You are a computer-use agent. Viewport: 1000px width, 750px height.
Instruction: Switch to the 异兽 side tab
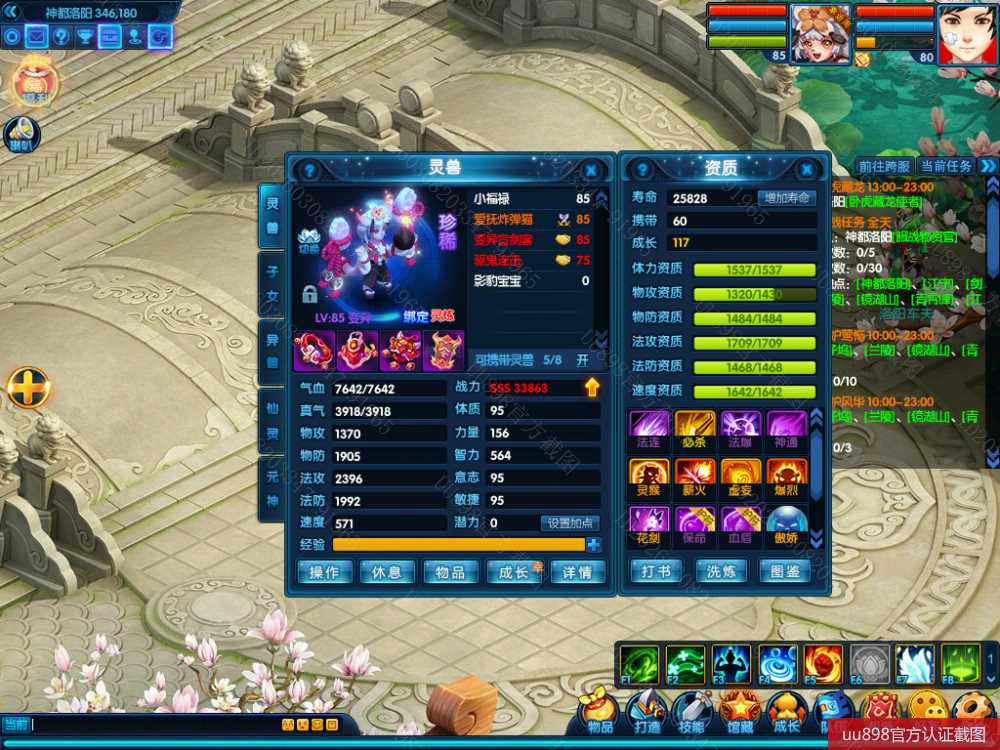271,352
